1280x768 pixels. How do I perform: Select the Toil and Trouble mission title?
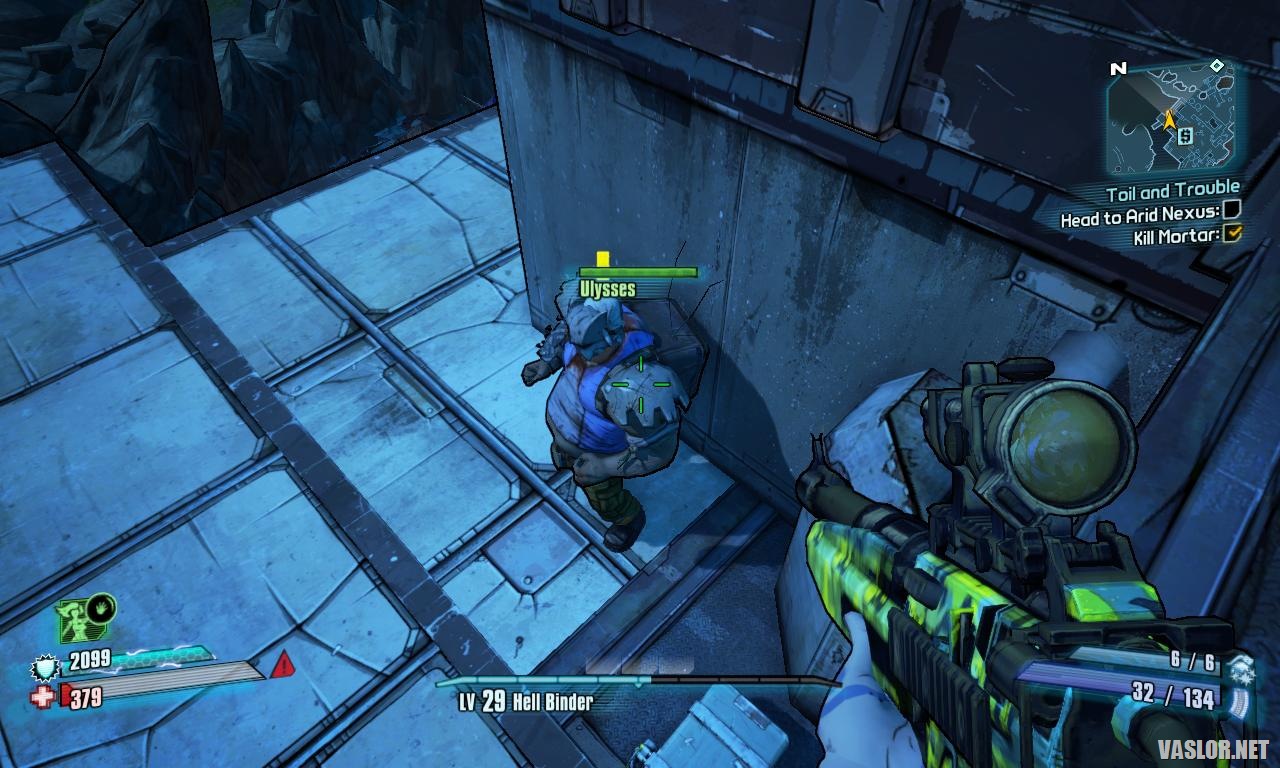(x=1172, y=190)
